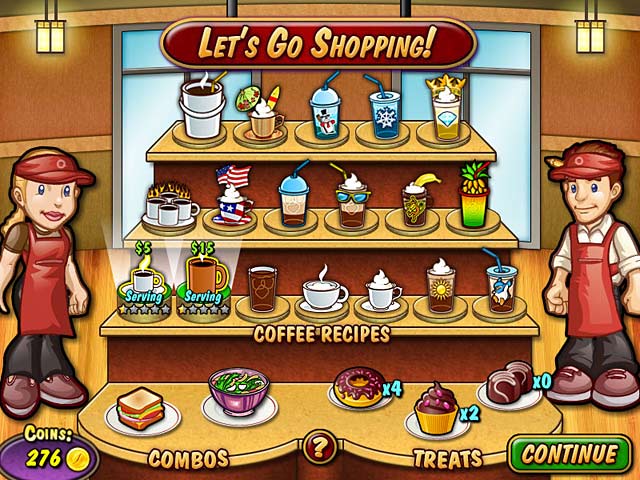This screenshot has height=480, width=640.
Task: Open the question mark help button
Action: click(x=319, y=447)
